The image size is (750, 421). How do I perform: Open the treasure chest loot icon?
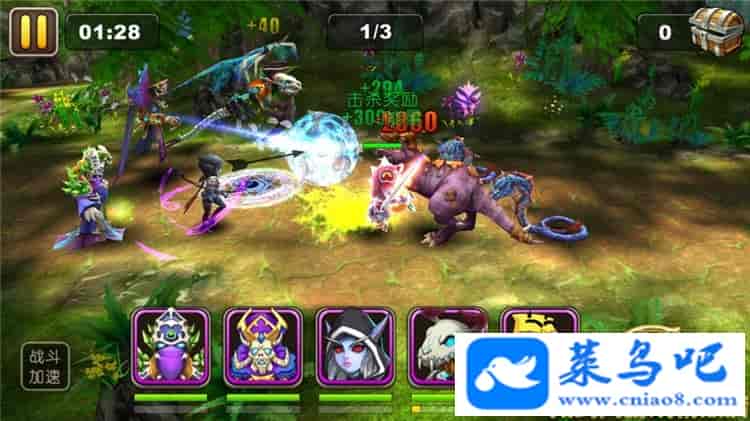714,30
